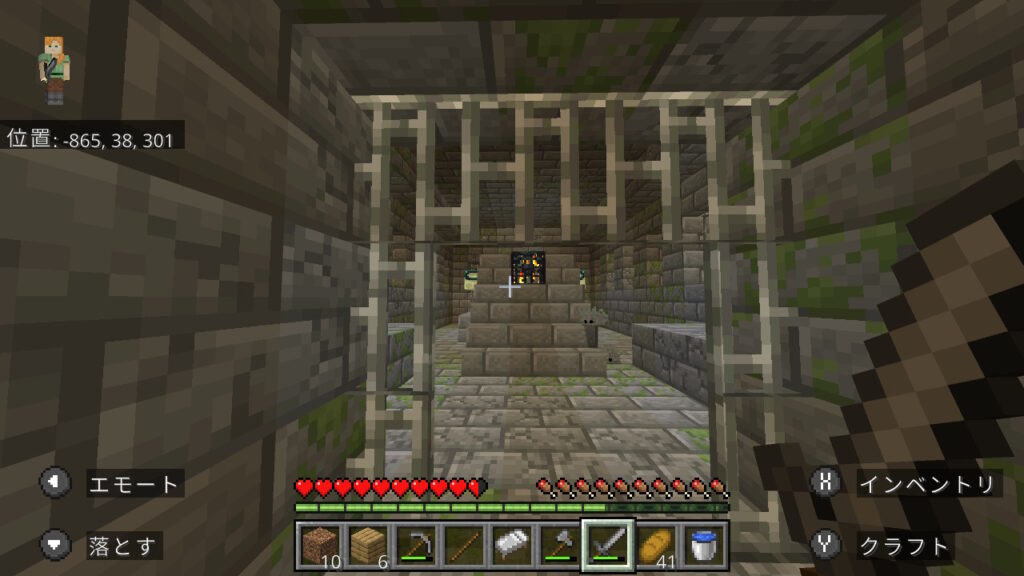Select the water bucket slot

coord(702,545)
